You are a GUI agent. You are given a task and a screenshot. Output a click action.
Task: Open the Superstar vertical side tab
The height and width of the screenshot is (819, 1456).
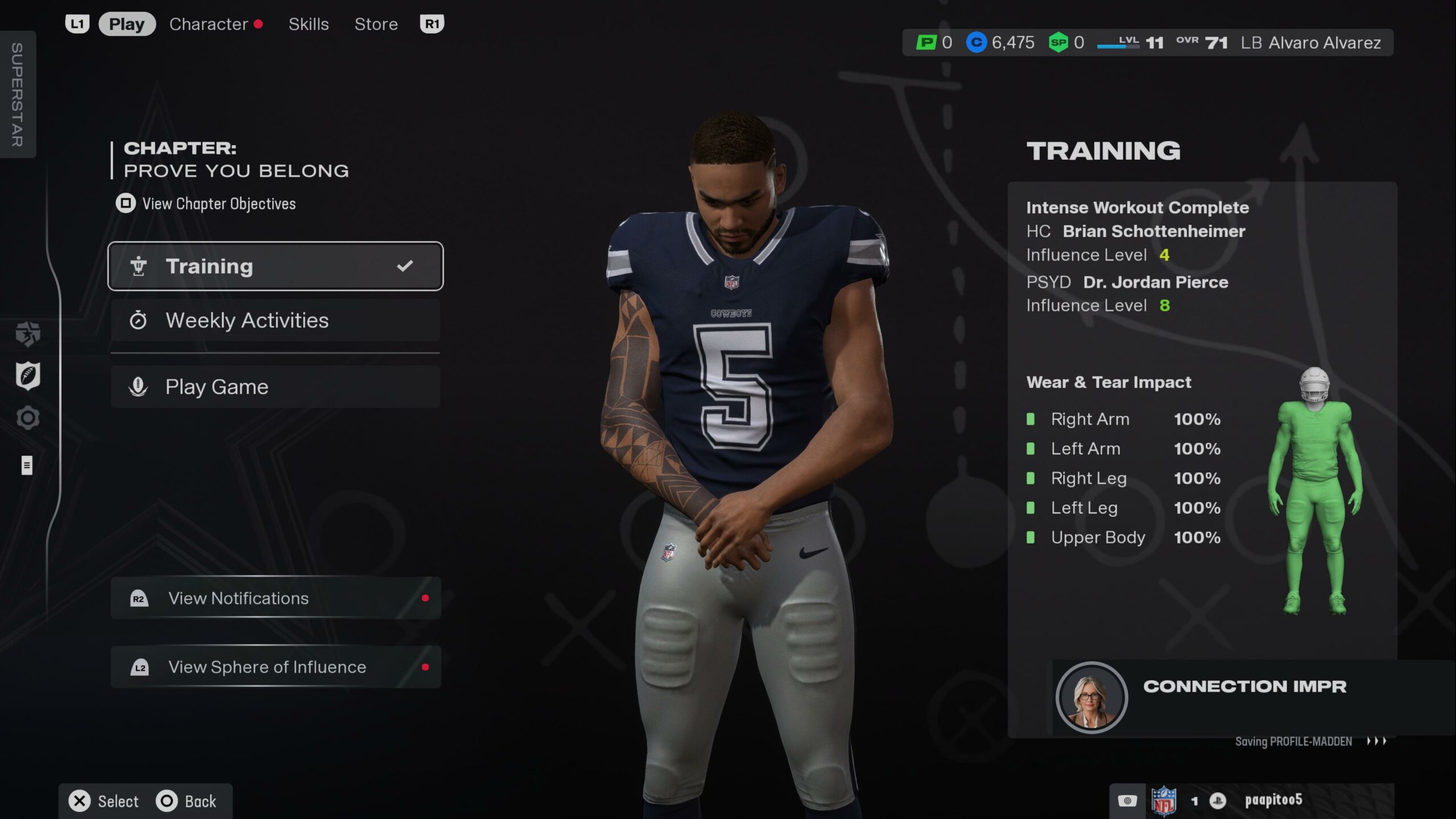[18, 94]
